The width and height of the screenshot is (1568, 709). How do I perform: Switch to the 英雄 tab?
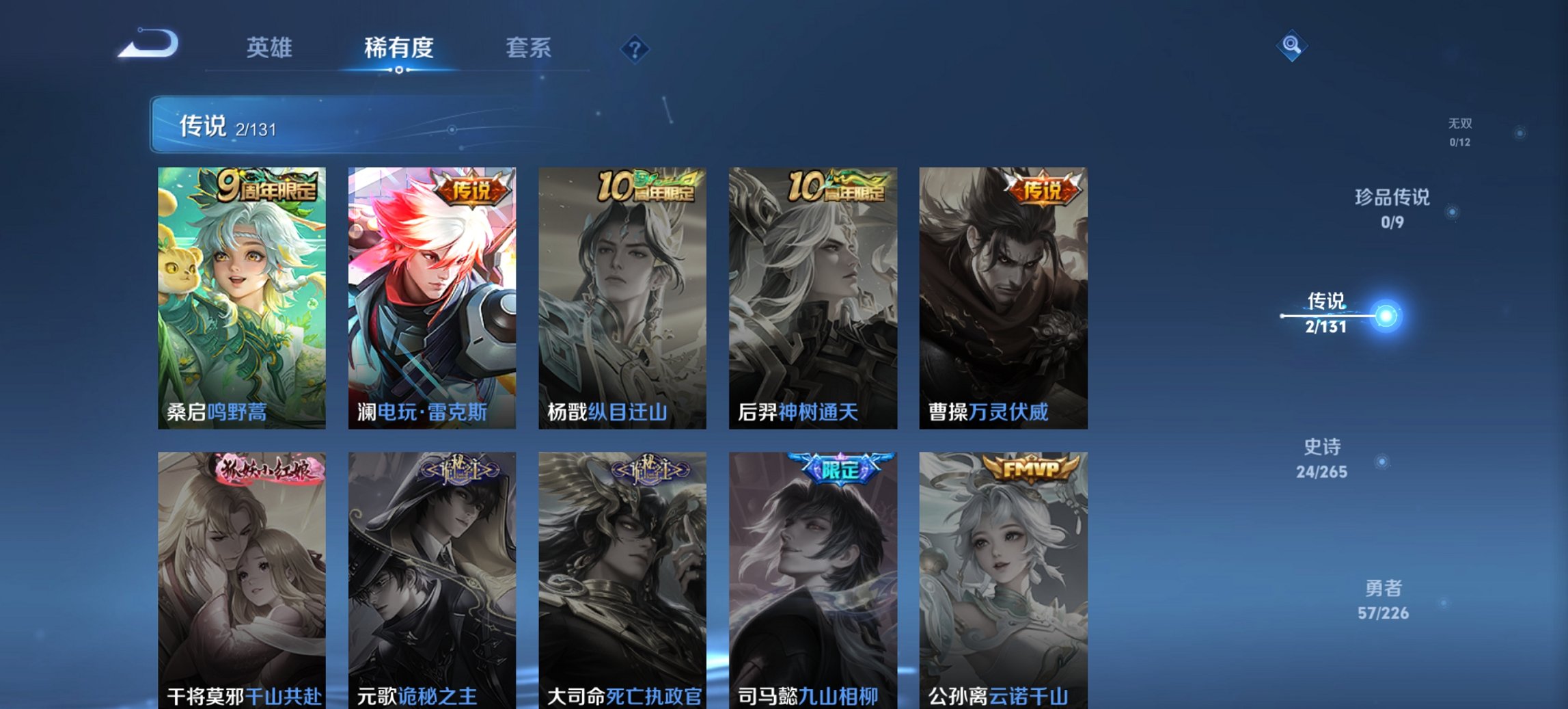click(271, 48)
